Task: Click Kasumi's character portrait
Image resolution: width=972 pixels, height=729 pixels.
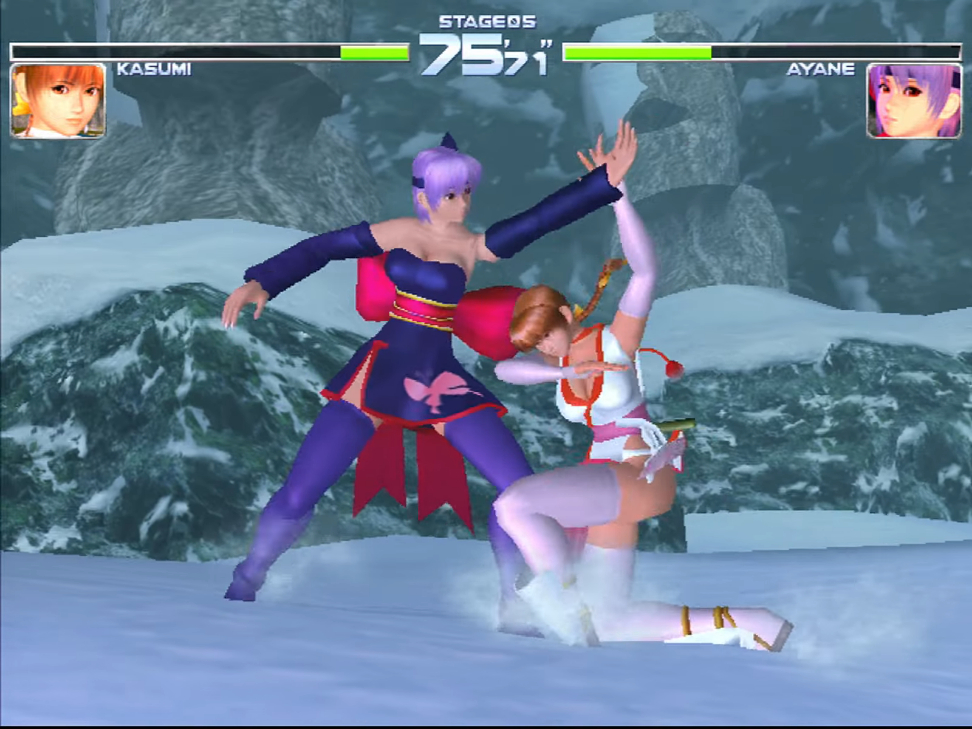Action: 58,100
